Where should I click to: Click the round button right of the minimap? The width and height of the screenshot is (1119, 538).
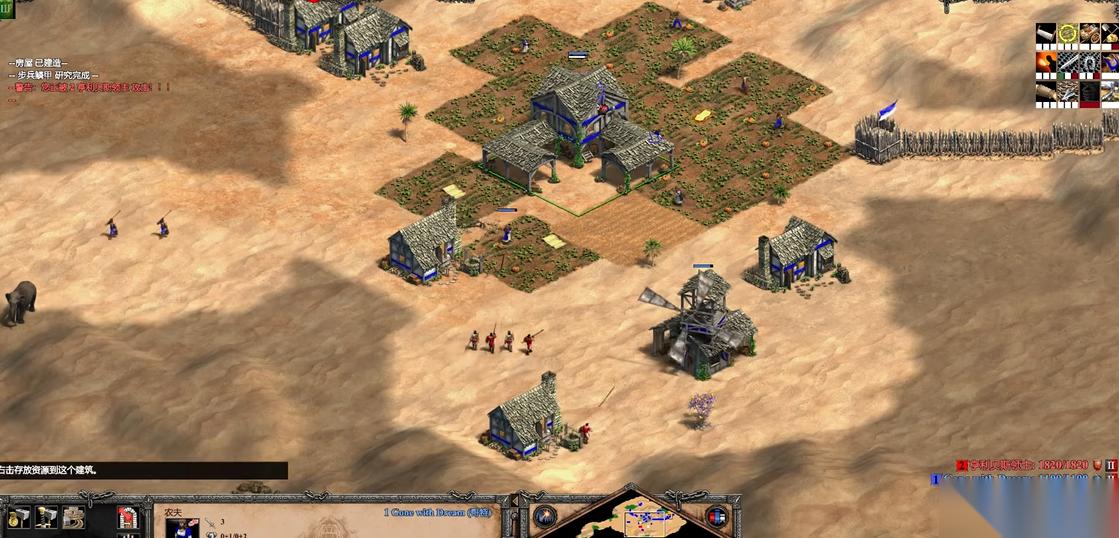[716, 517]
